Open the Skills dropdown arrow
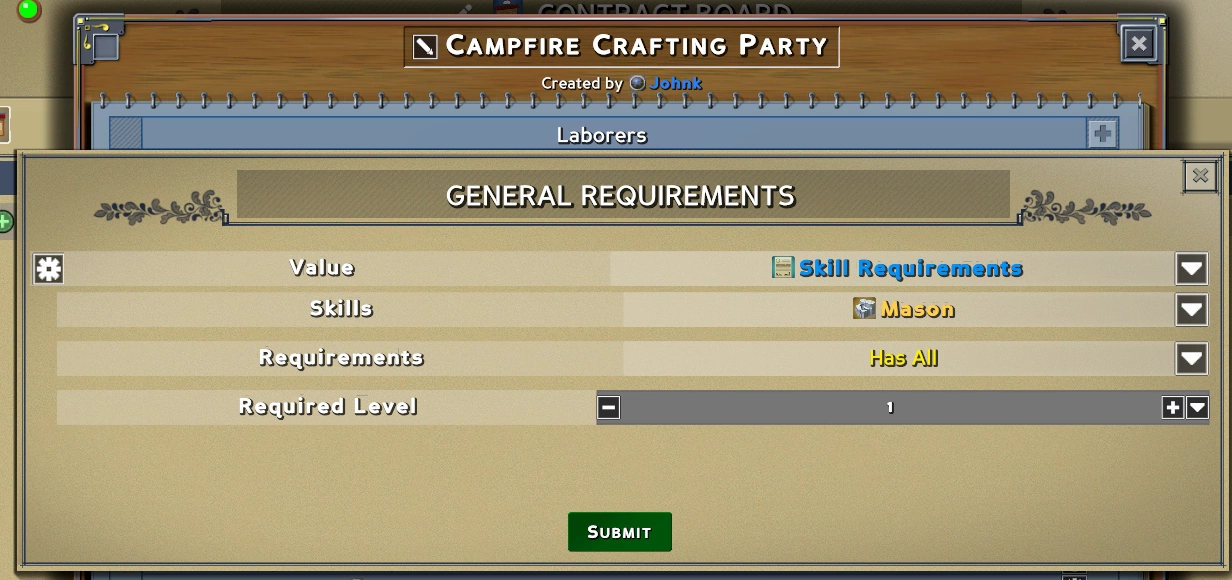1232x580 pixels. [x=1191, y=309]
